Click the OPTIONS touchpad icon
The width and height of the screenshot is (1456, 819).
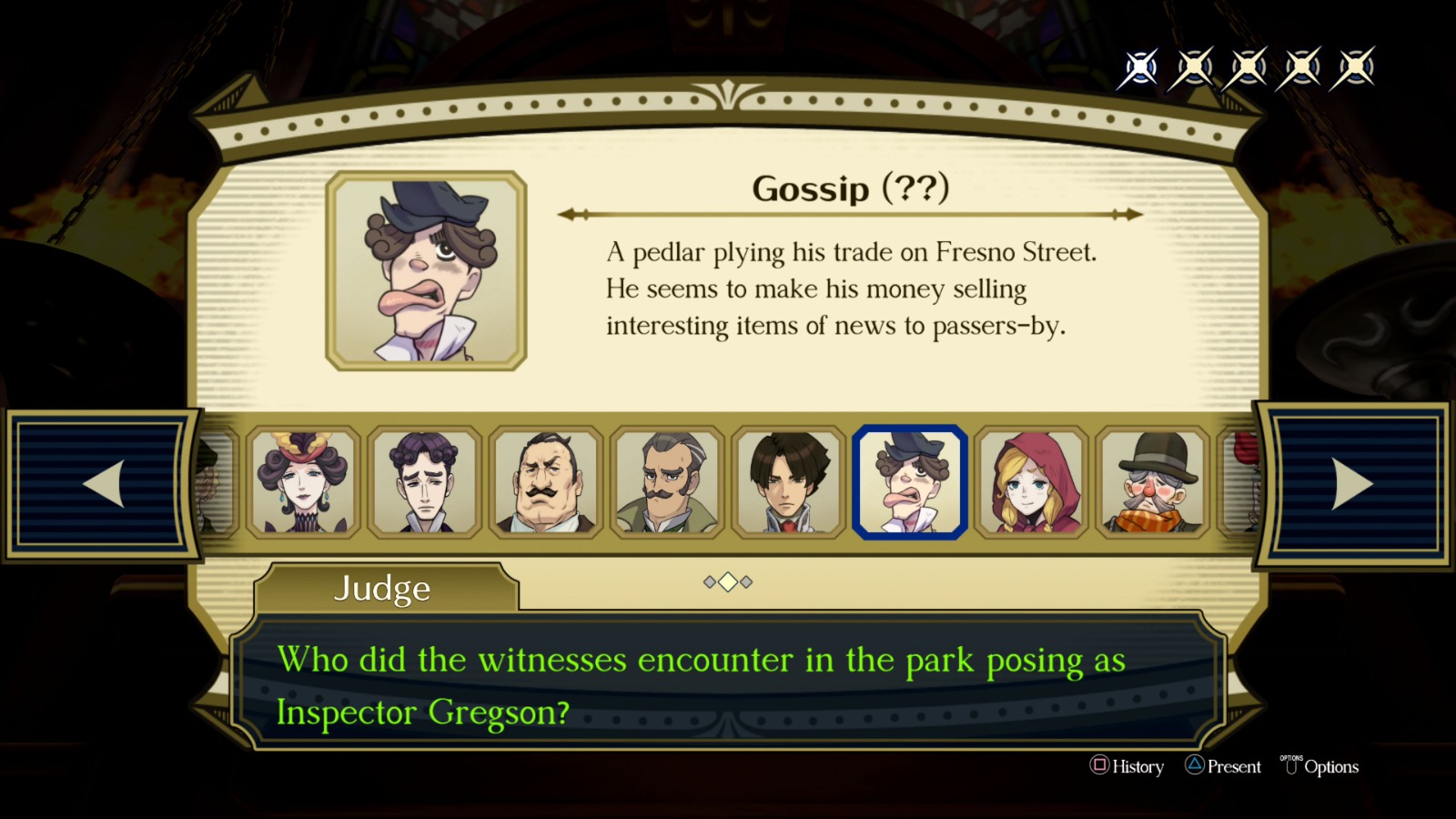(1290, 767)
